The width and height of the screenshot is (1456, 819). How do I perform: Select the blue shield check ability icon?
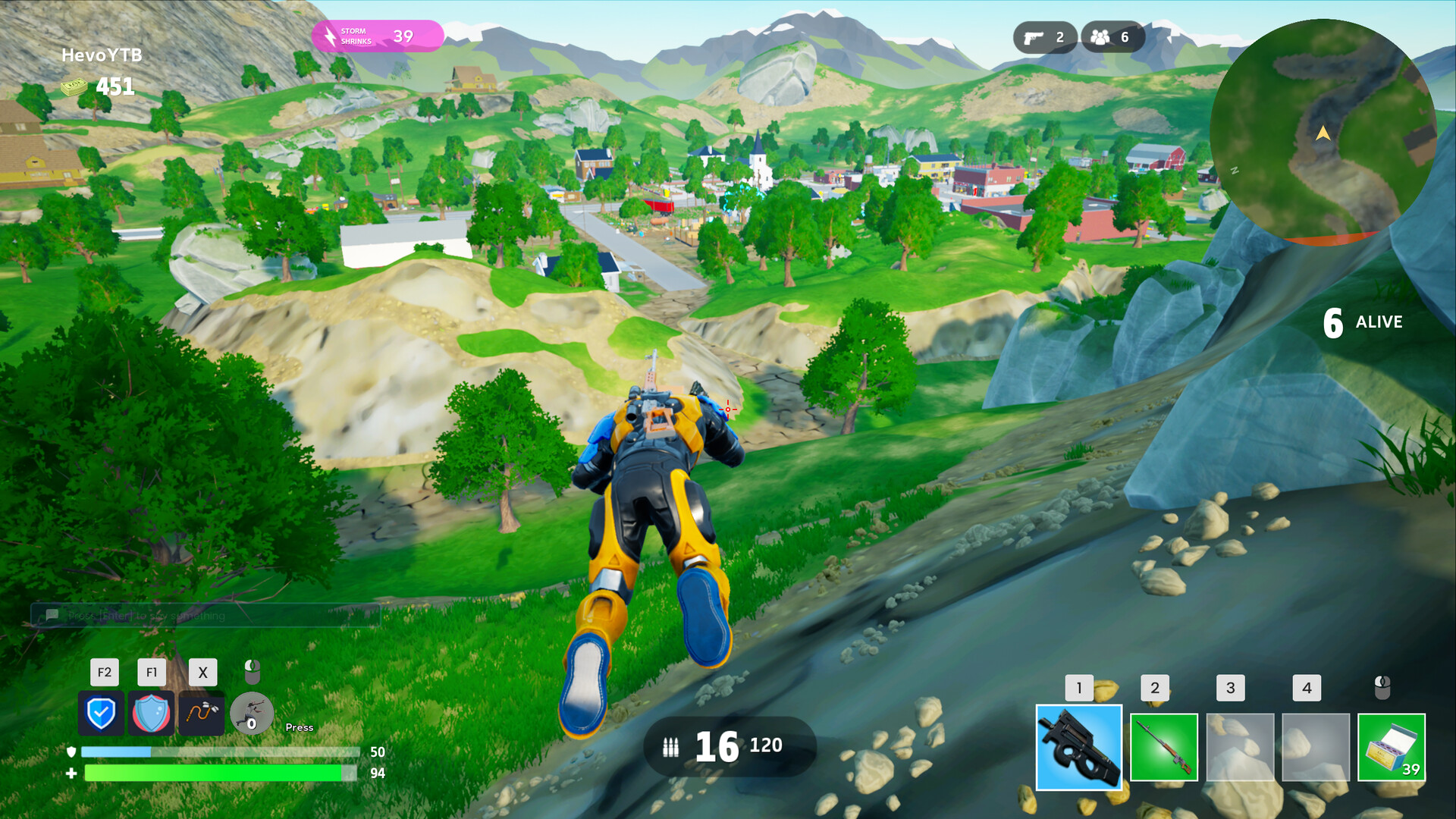[x=102, y=714]
